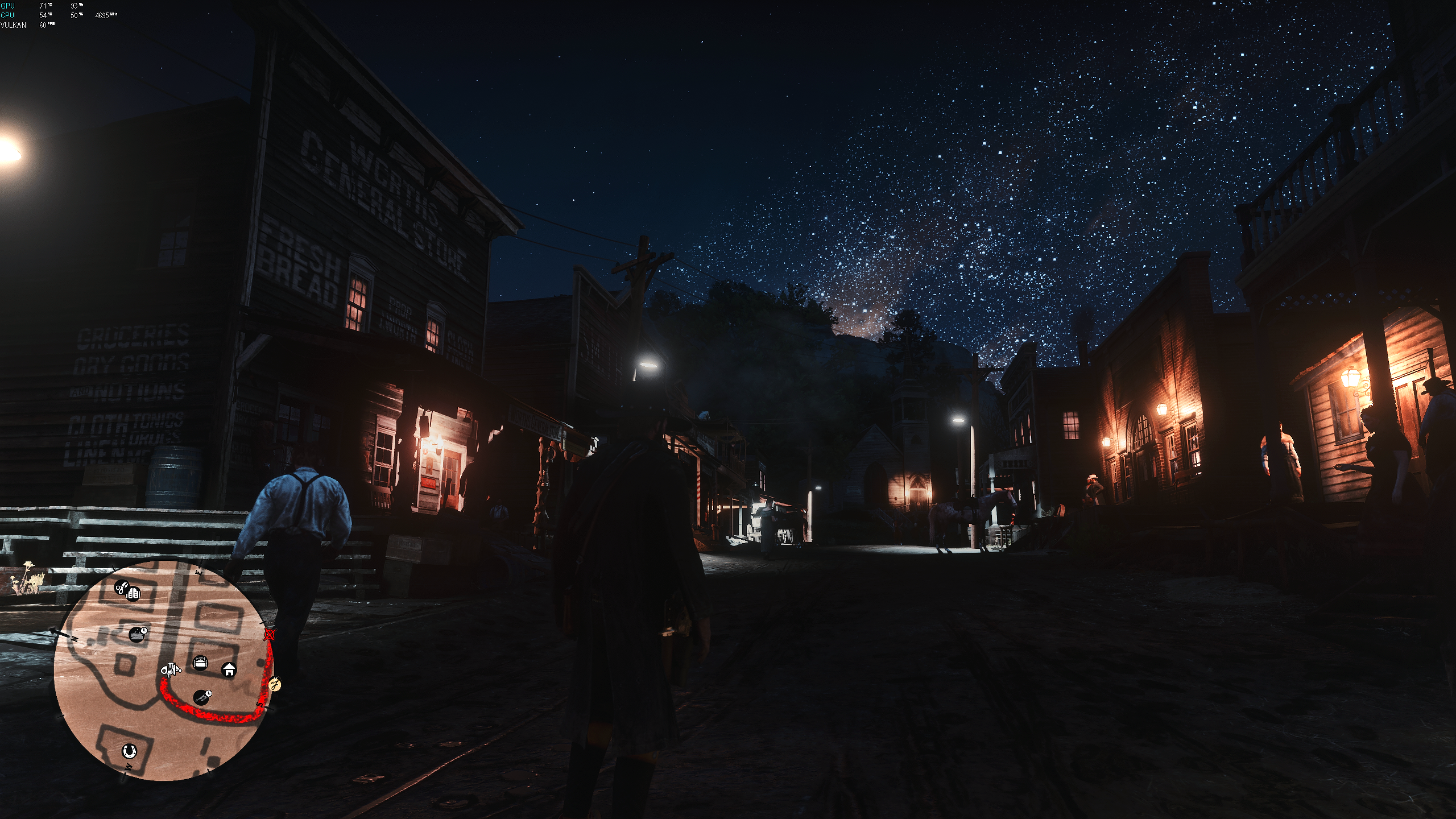Select the barber scissors marker on the minimap
Screen dimensions: 1456x819
121,588
